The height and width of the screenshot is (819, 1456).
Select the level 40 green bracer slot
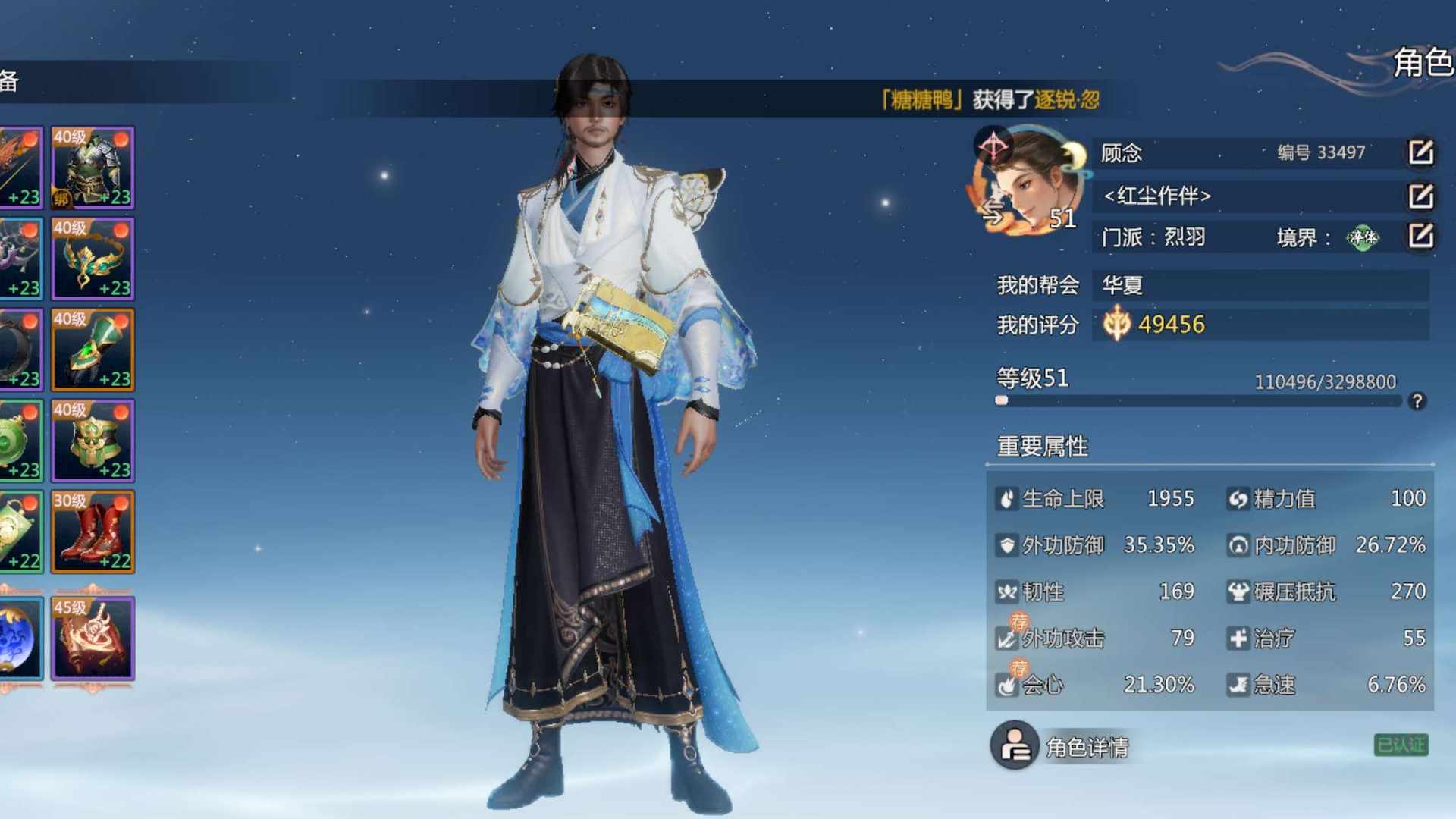click(x=93, y=350)
